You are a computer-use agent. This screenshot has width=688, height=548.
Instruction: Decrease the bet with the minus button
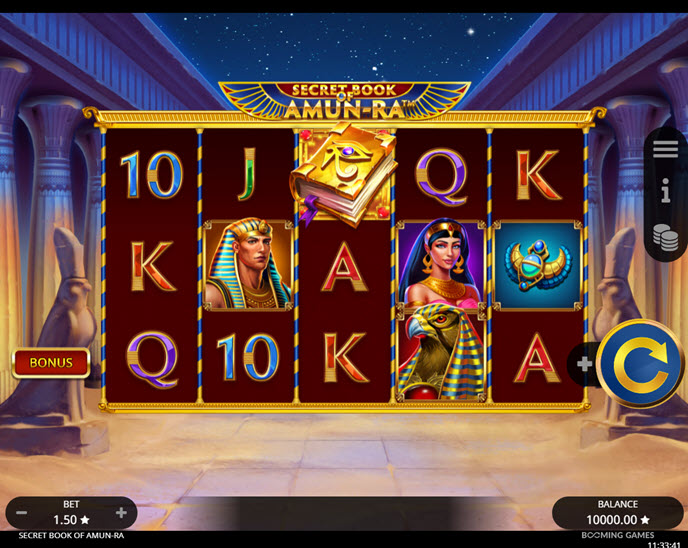click(21, 513)
